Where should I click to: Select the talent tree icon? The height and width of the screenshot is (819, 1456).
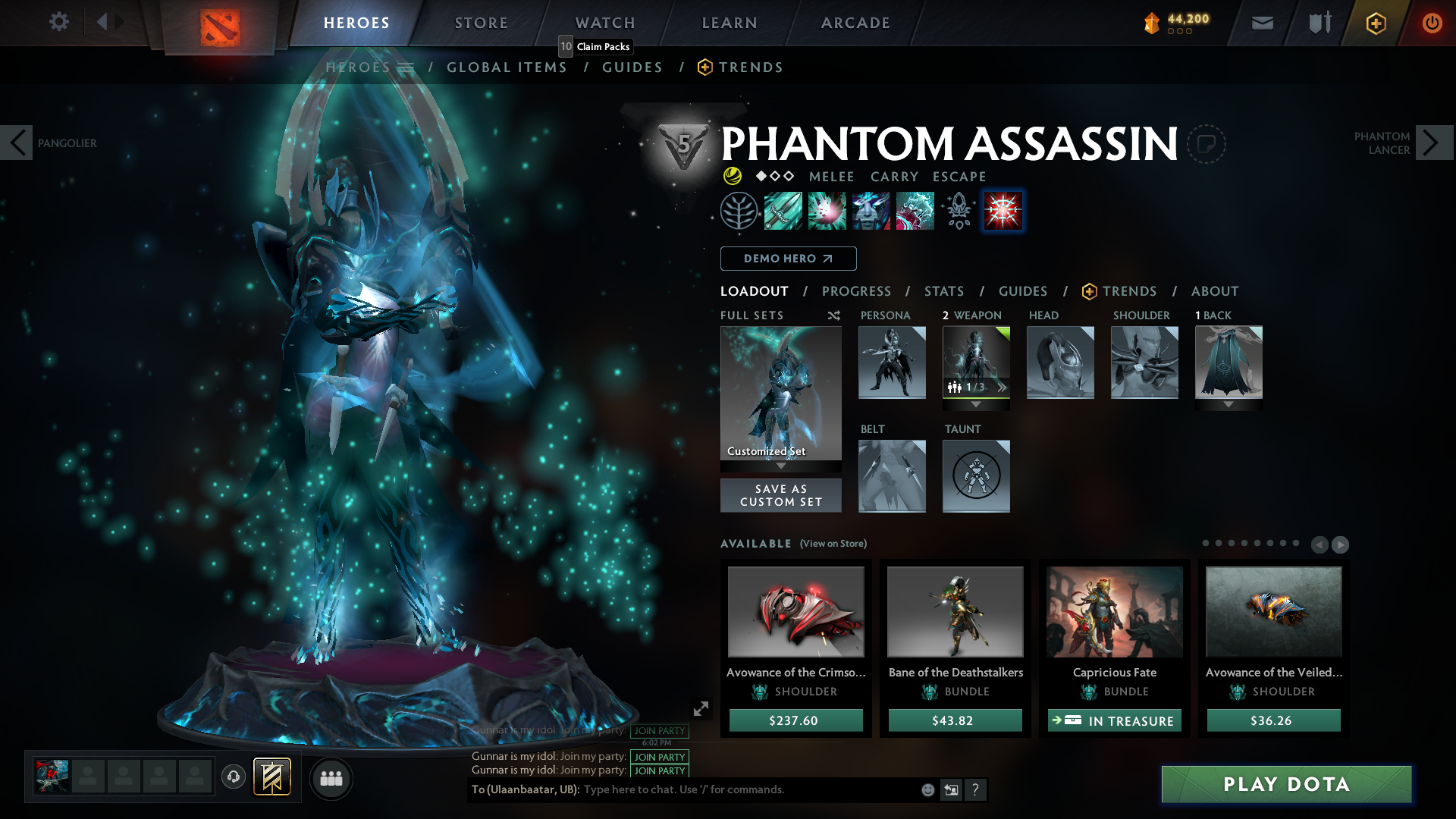[x=738, y=212]
